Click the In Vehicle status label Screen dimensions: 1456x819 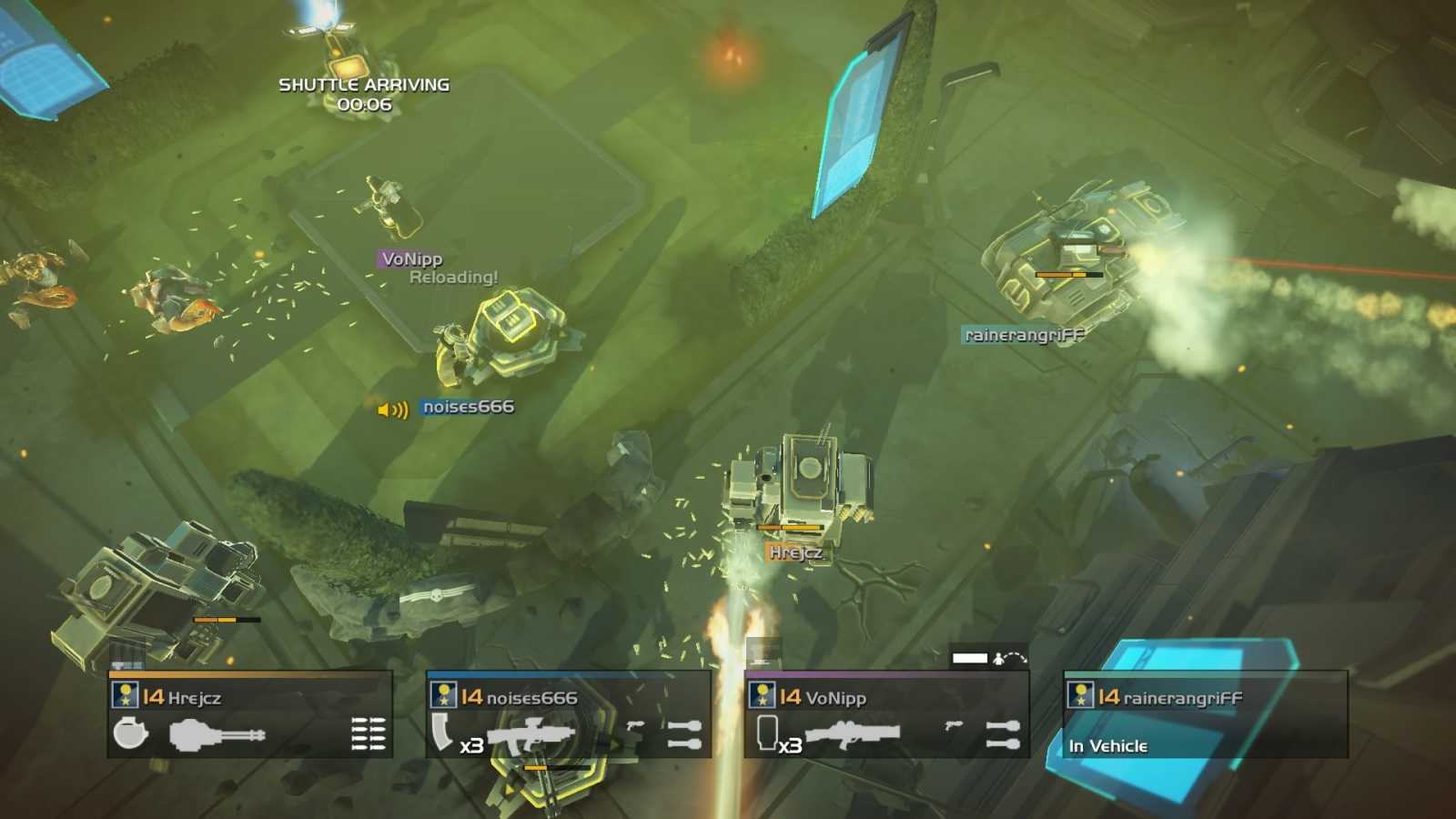coord(1108,745)
